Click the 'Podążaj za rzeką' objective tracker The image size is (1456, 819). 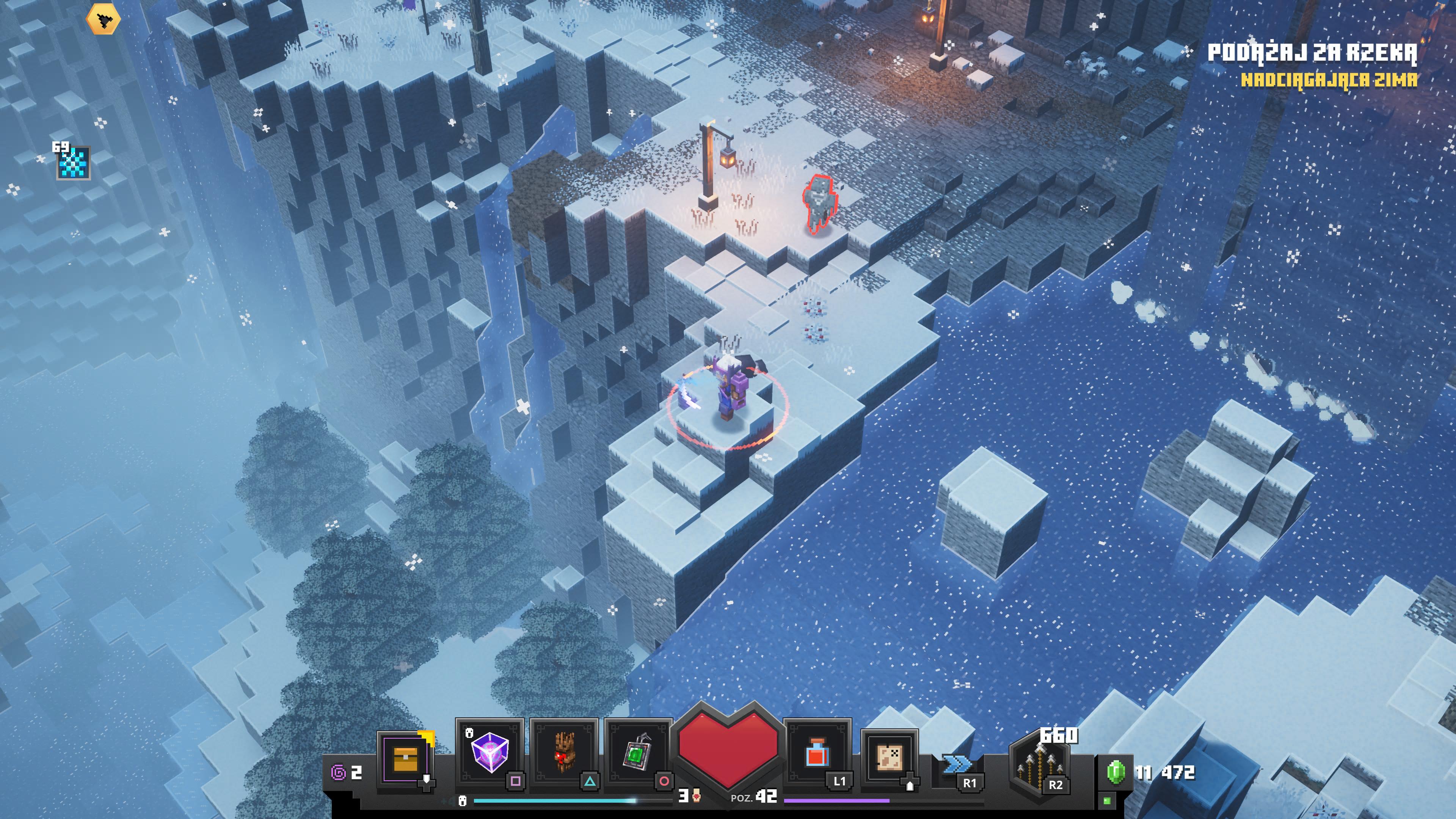point(1312,53)
